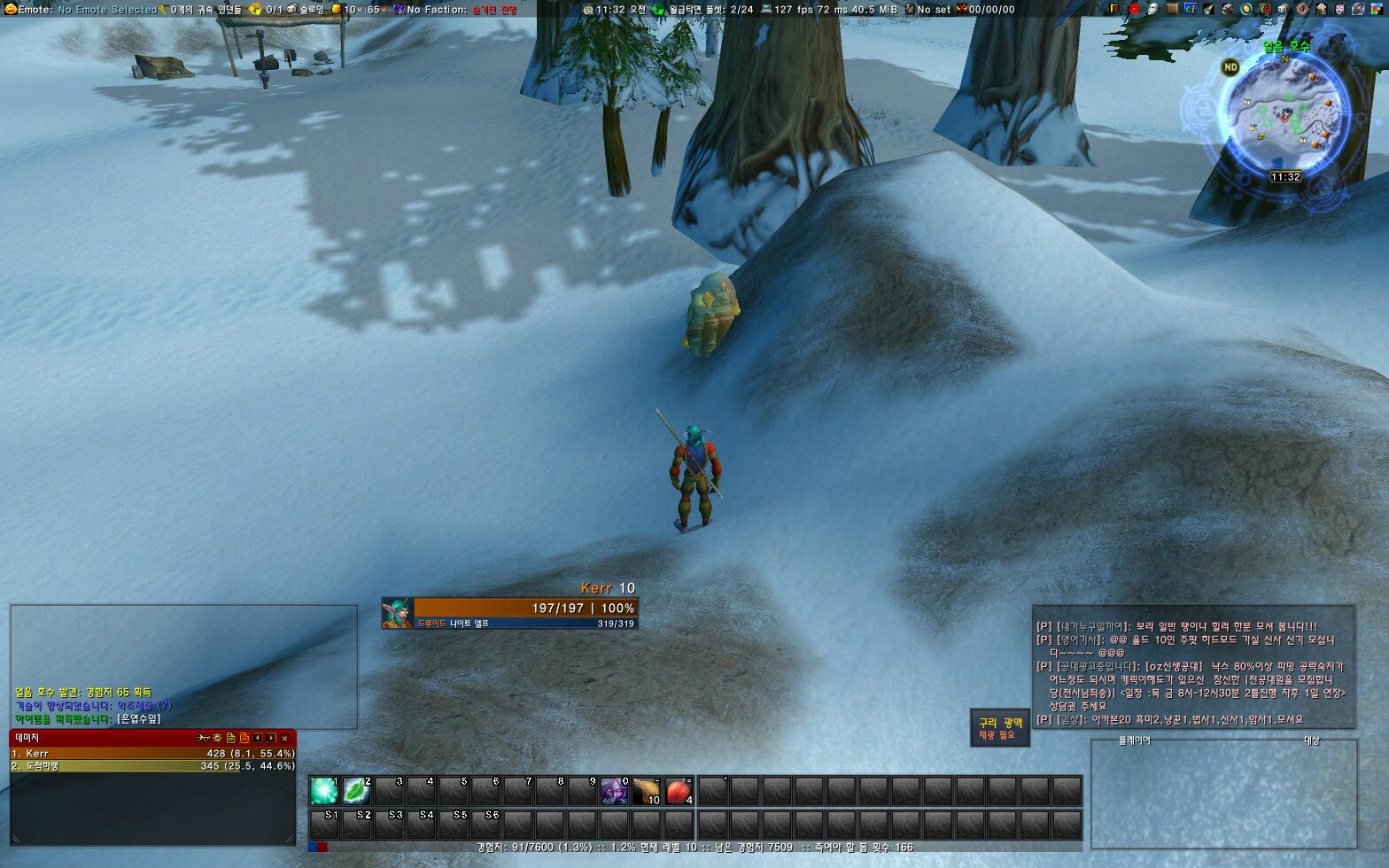
Task: Open the Emote selector in top bar
Action: [x=81, y=10]
